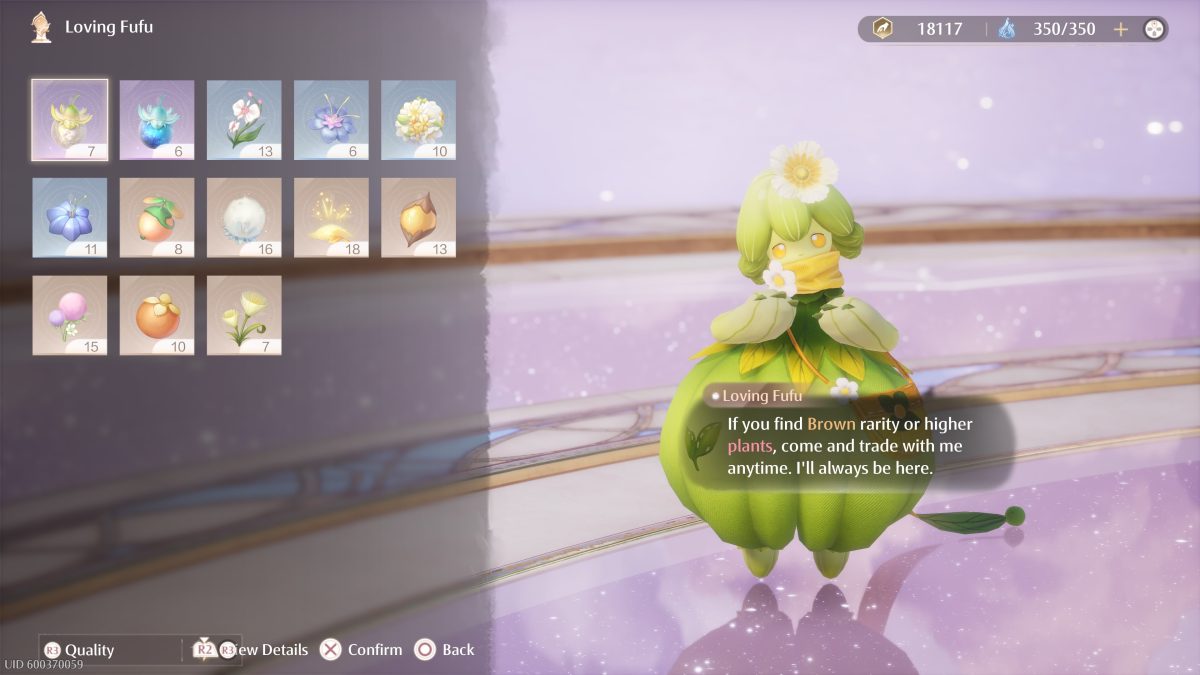Add more energy with the plus button
The width and height of the screenshot is (1200, 675).
[x=1121, y=29]
